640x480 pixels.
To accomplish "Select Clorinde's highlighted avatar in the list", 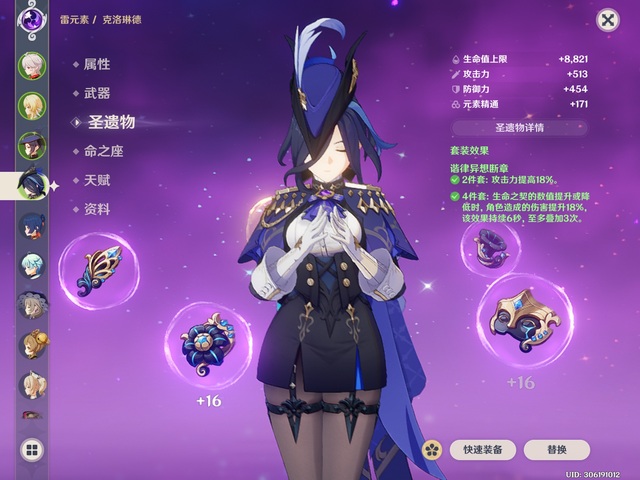I will pos(34,184).
